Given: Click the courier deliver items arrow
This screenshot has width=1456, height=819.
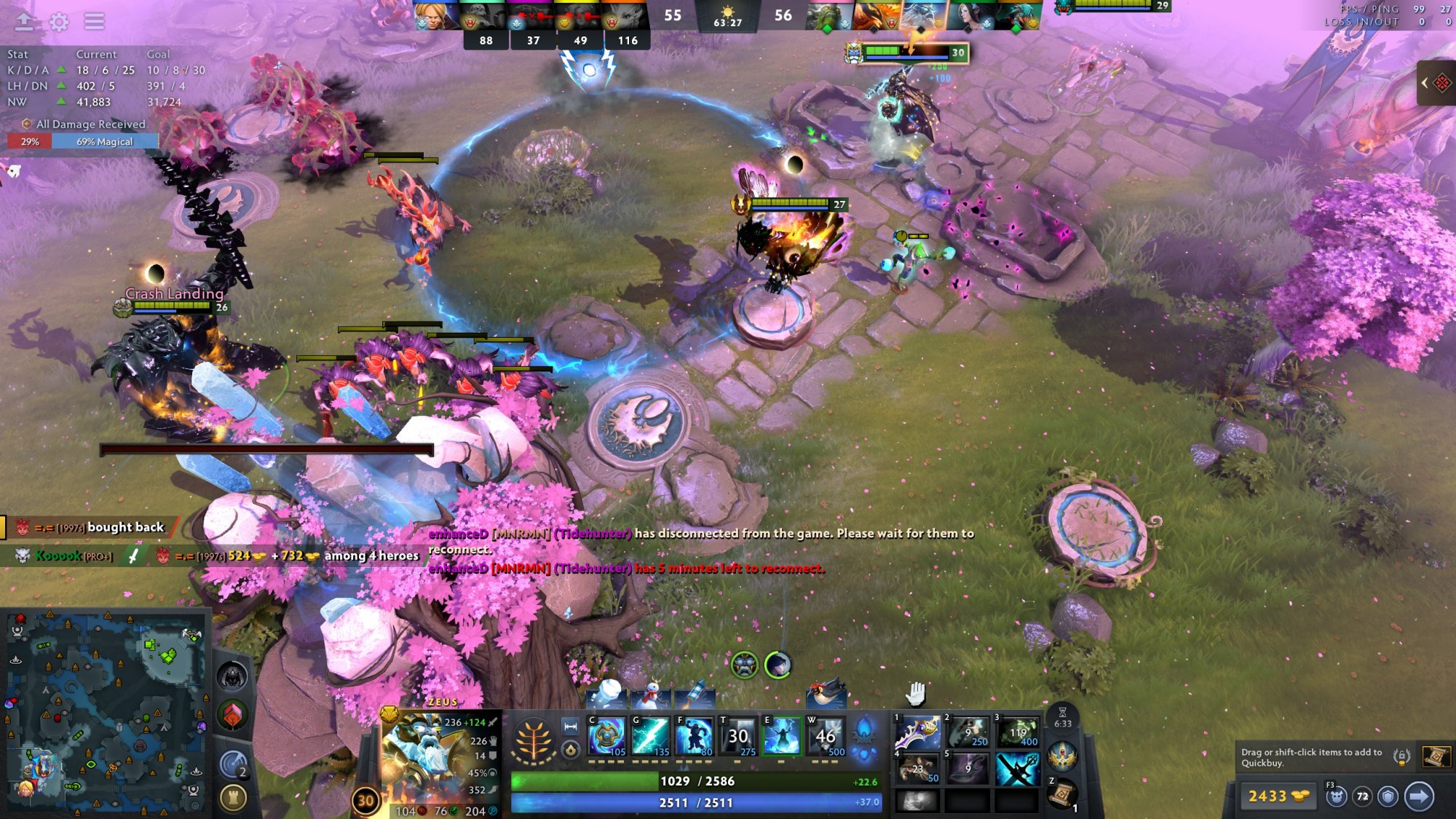Looking at the screenshot, I should click(x=1418, y=796).
